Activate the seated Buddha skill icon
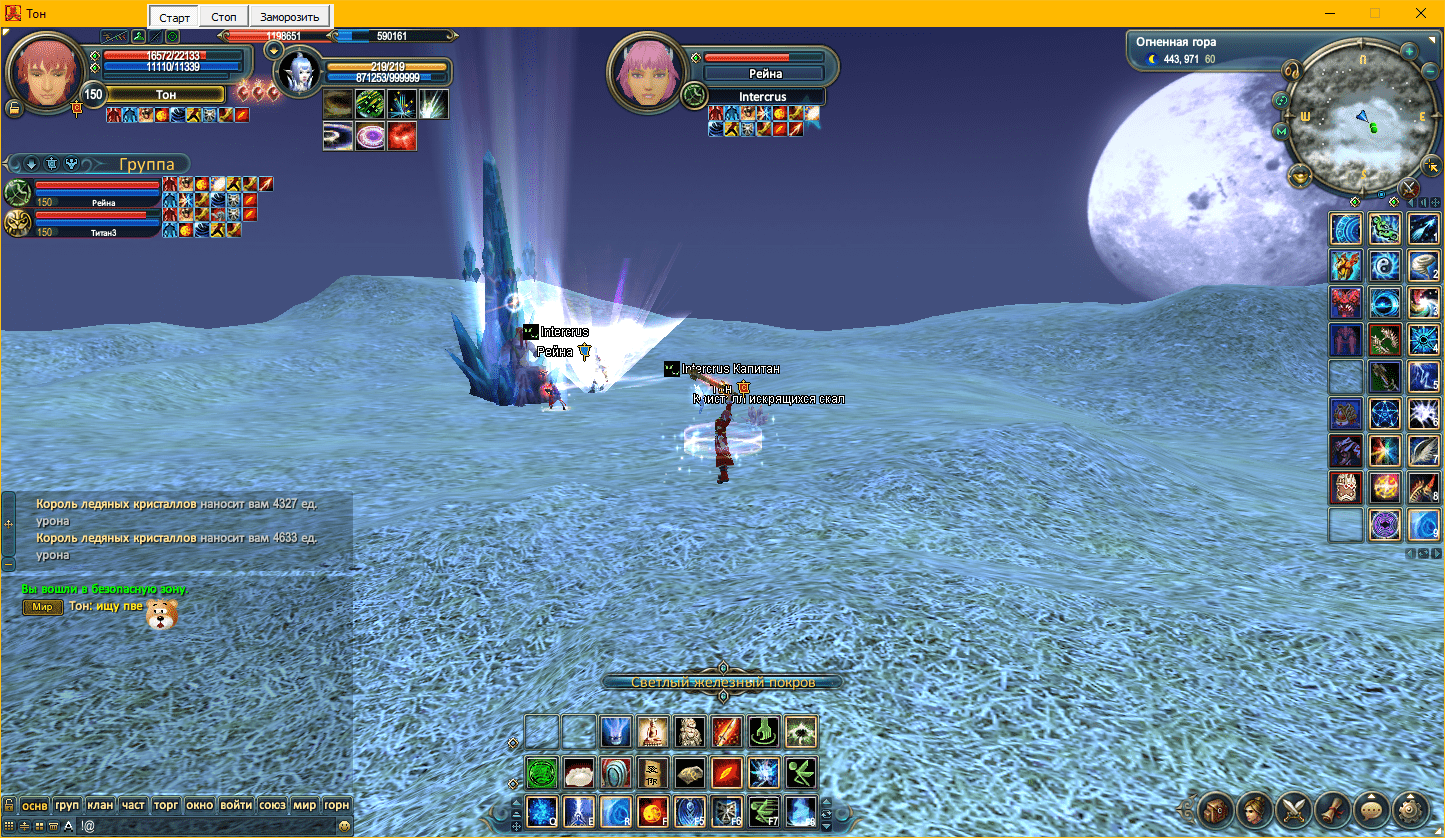The width and height of the screenshot is (1445, 838). tap(653, 732)
